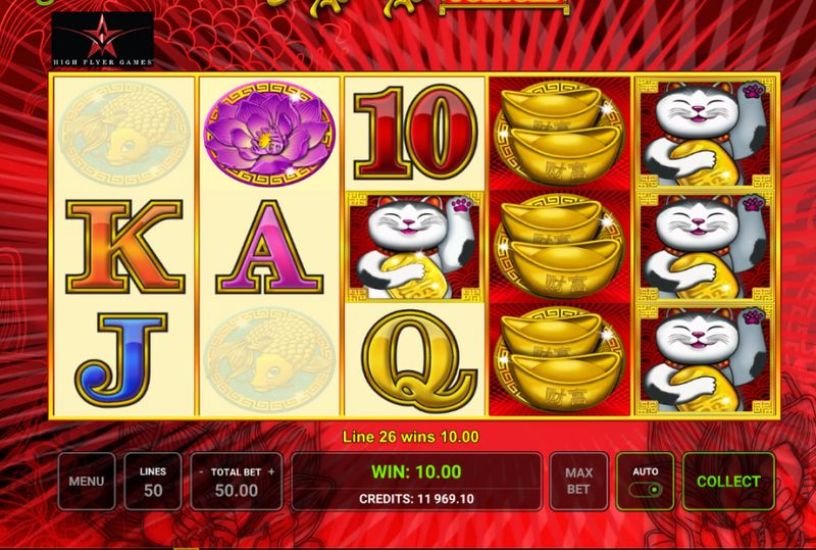Click the High Flyer Games logo
The height and width of the screenshot is (550, 816).
pyautogui.click(x=103, y=40)
